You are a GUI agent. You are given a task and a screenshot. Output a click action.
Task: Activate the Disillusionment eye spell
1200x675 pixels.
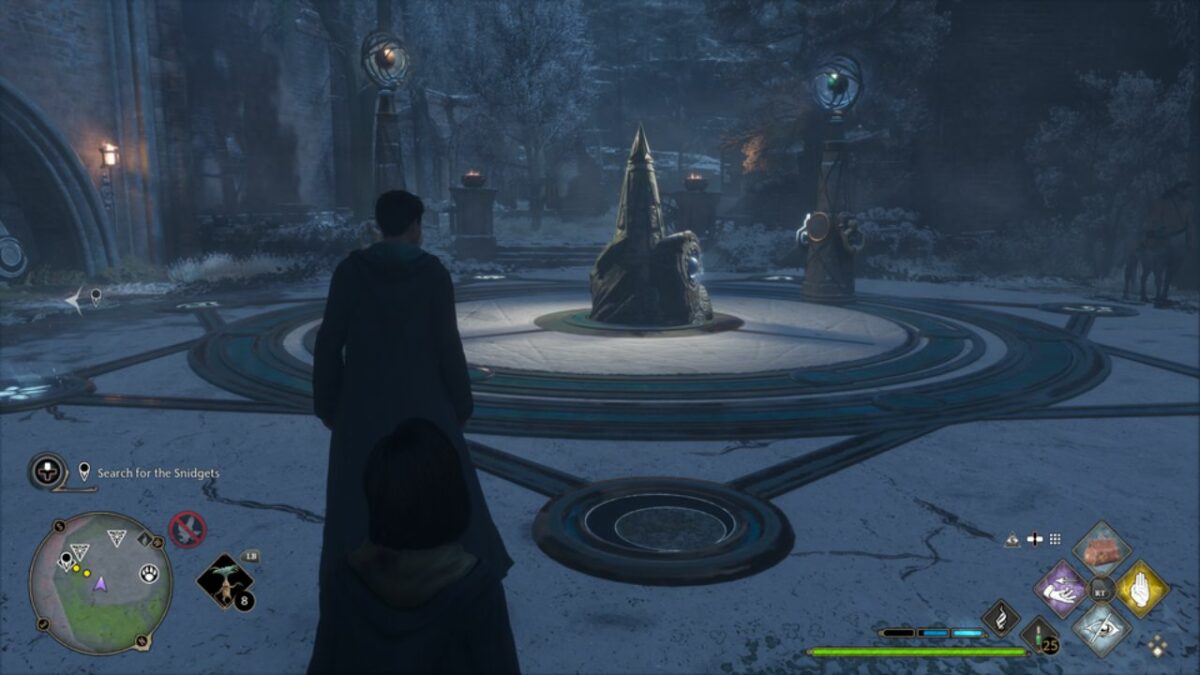tap(1102, 628)
